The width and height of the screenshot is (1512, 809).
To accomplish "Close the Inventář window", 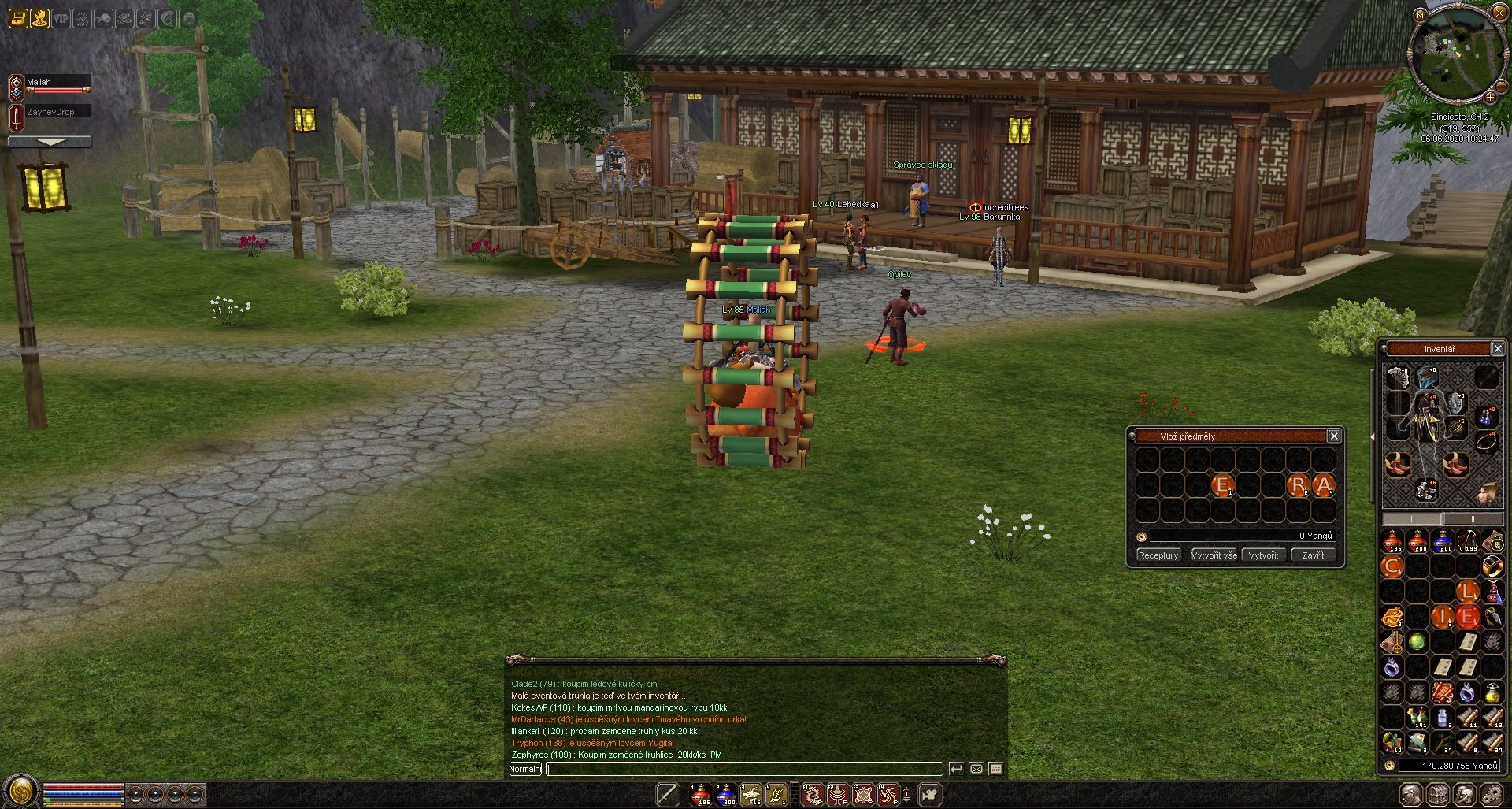I will click(1498, 348).
